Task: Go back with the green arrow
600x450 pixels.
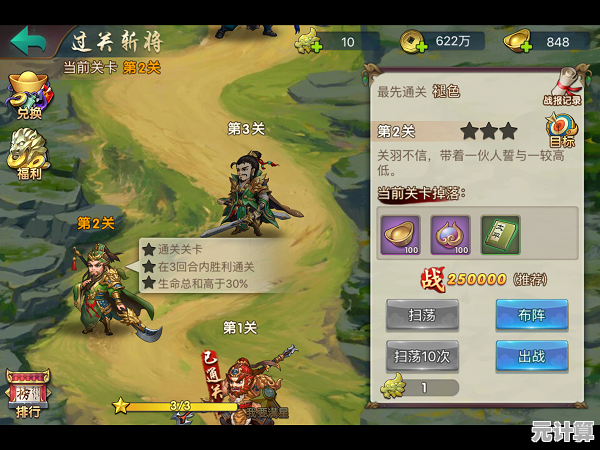Action: [29, 42]
